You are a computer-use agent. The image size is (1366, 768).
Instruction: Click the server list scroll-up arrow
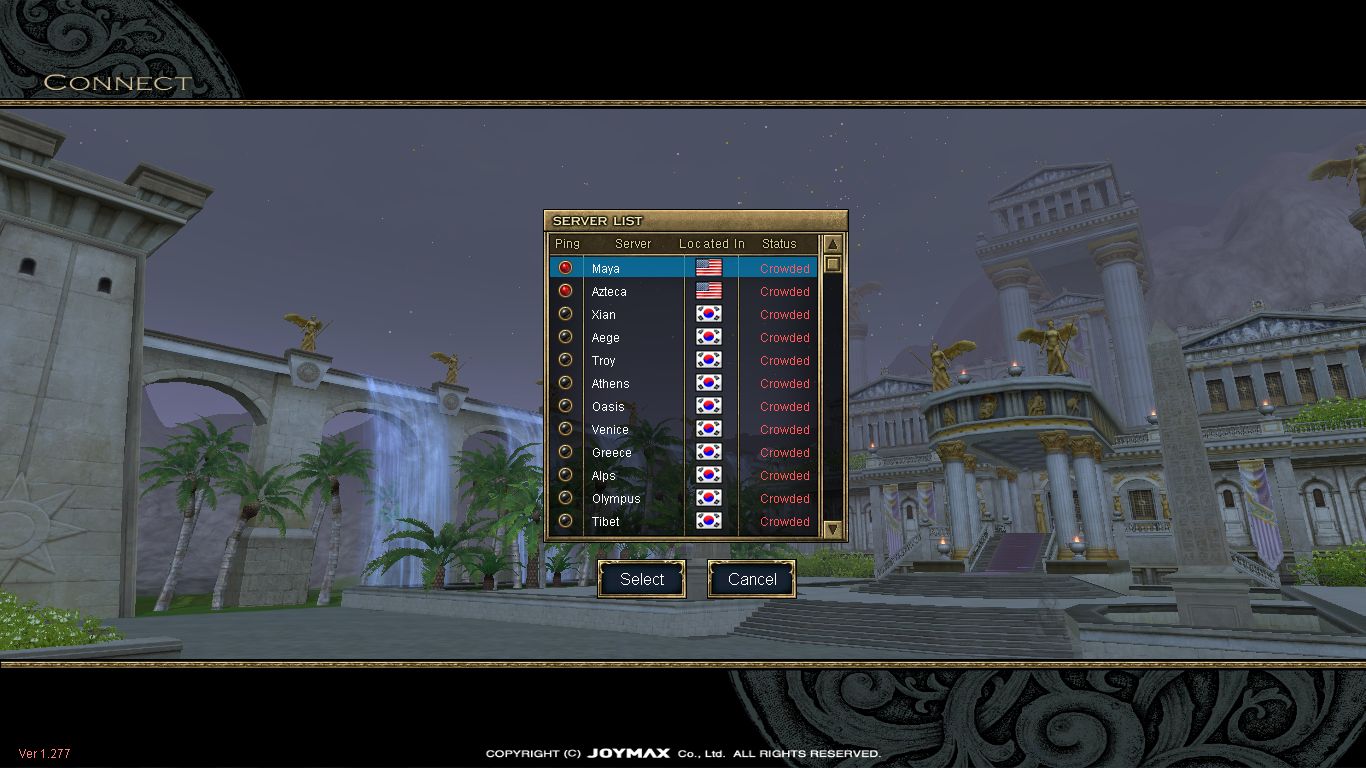pyautogui.click(x=832, y=244)
